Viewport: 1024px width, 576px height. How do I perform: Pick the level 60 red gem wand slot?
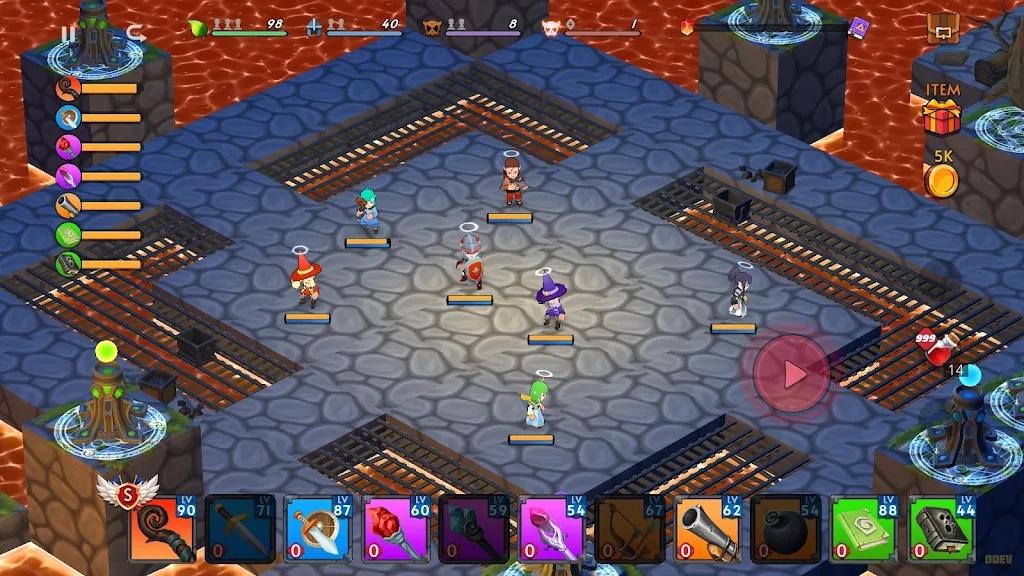397,529
